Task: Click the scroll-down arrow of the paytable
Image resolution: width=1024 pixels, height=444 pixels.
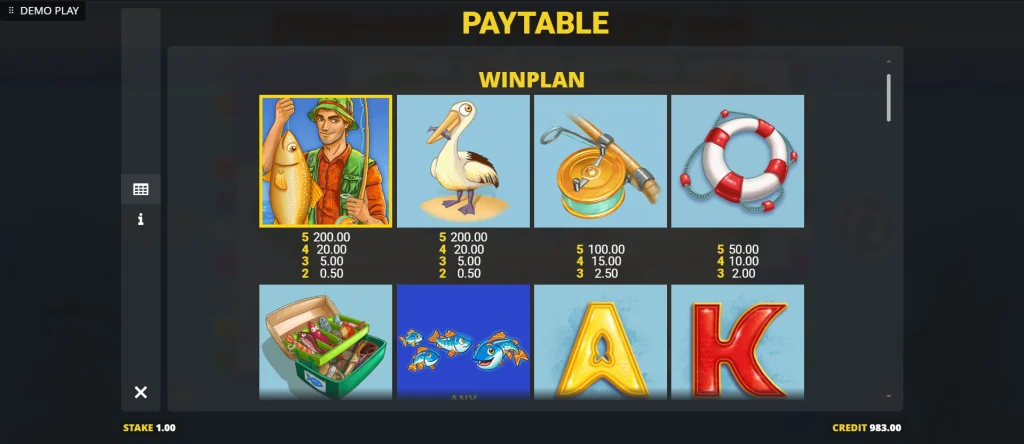Action: point(889,396)
